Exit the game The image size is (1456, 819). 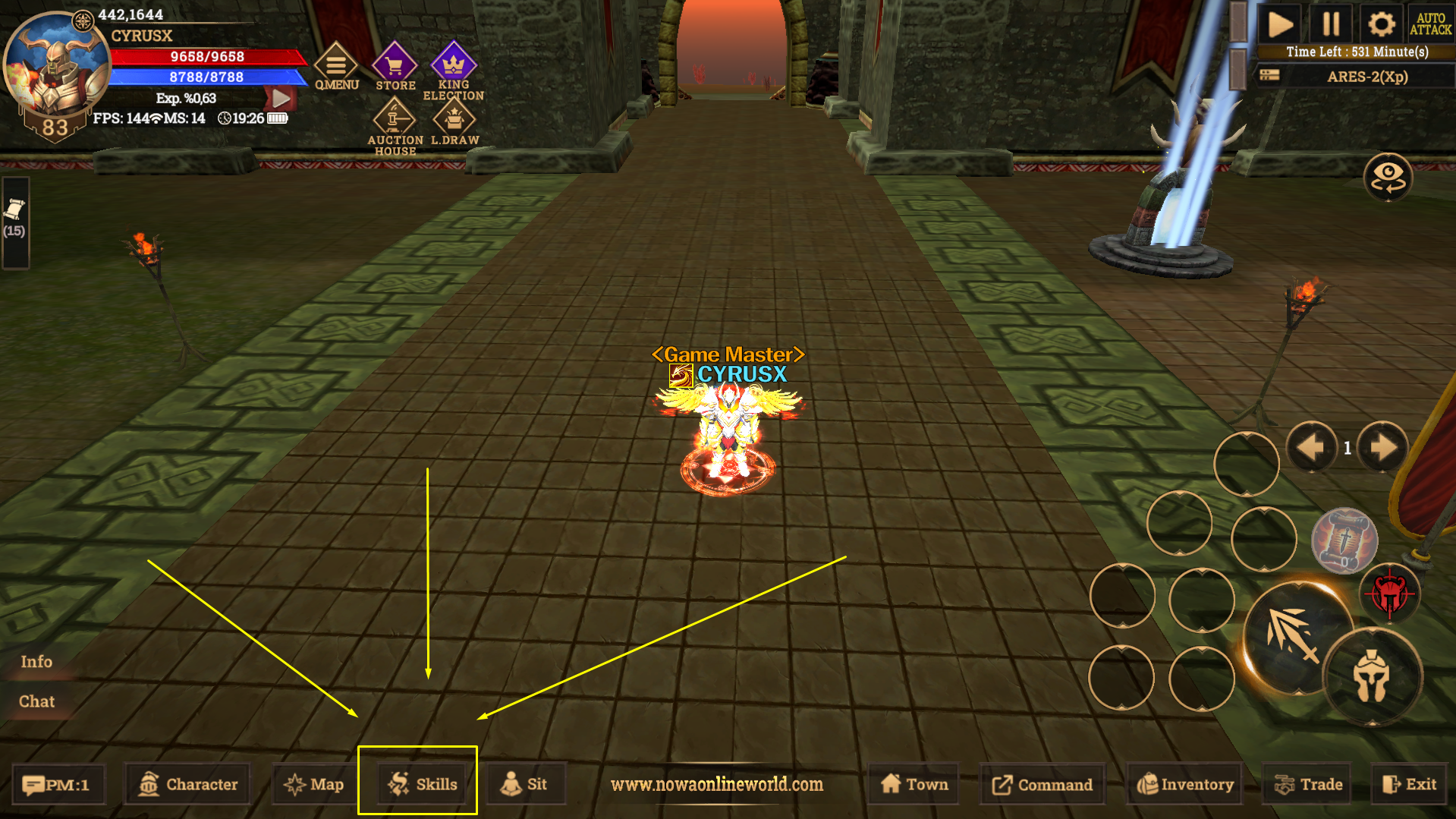[x=1409, y=784]
